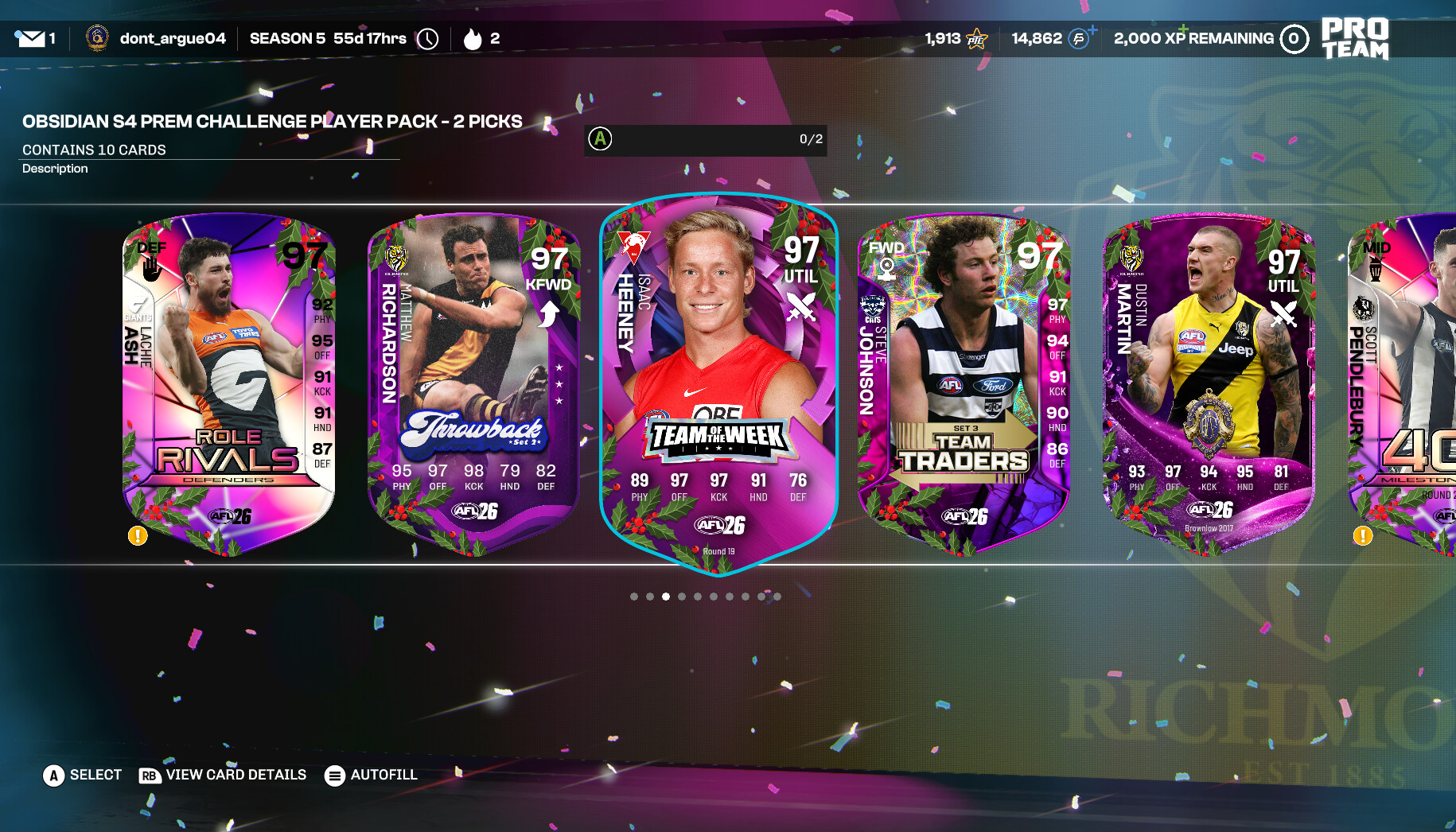Screen dimensions: 1456x832
Task: Open the pack Description
Action: tap(55, 169)
